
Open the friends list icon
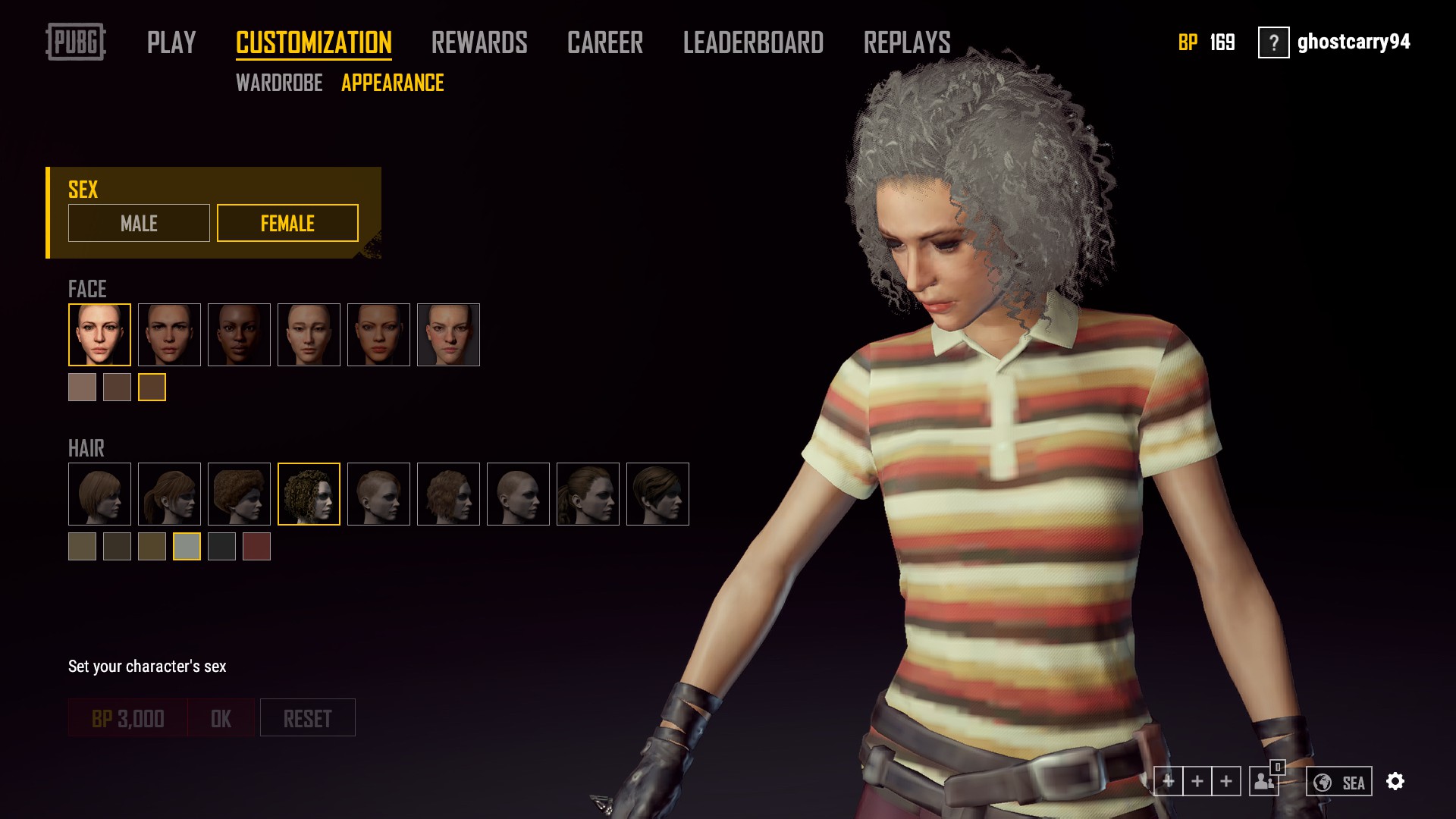click(x=1264, y=781)
